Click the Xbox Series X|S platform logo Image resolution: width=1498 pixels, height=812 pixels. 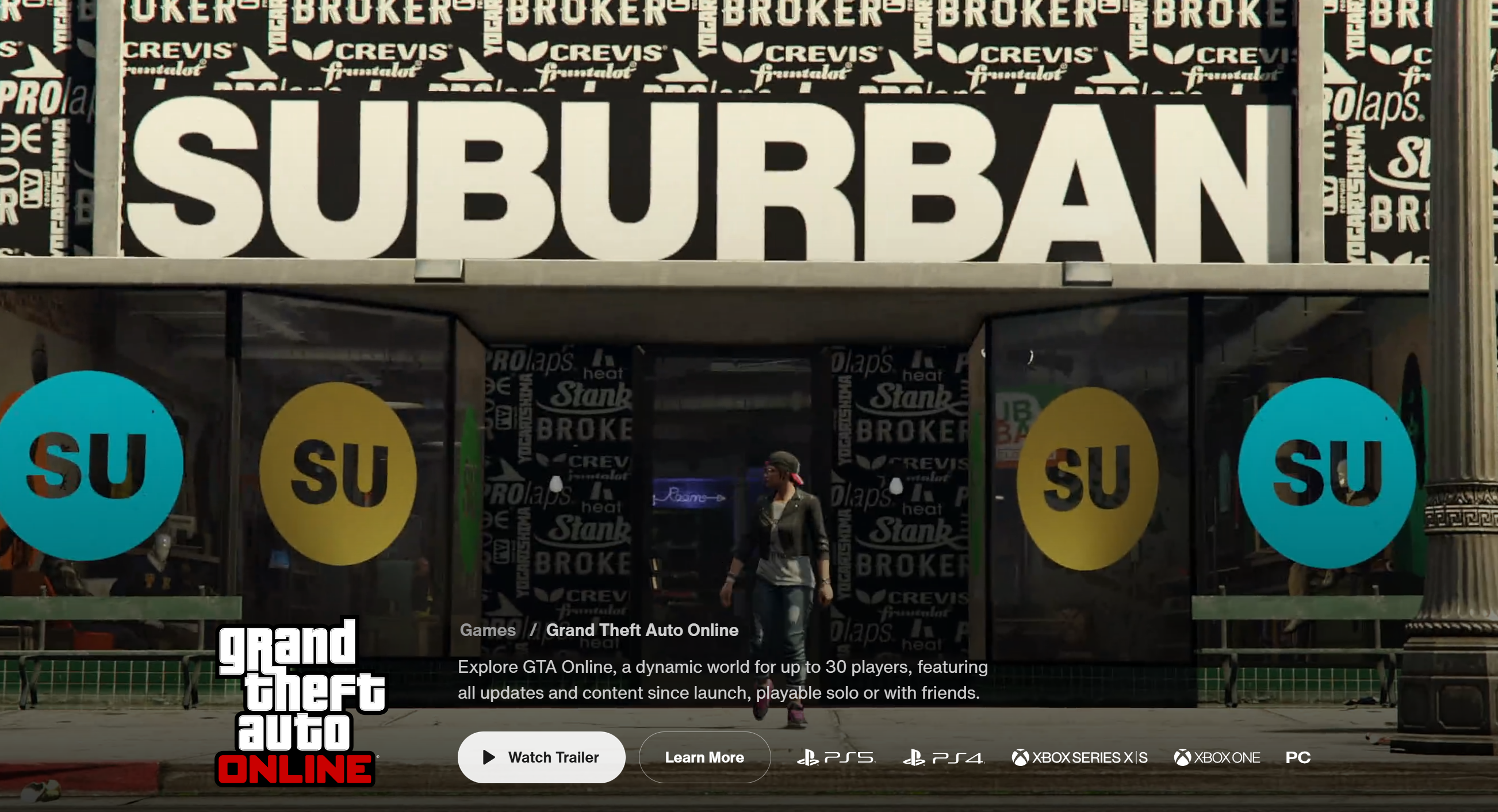[x=1079, y=757]
